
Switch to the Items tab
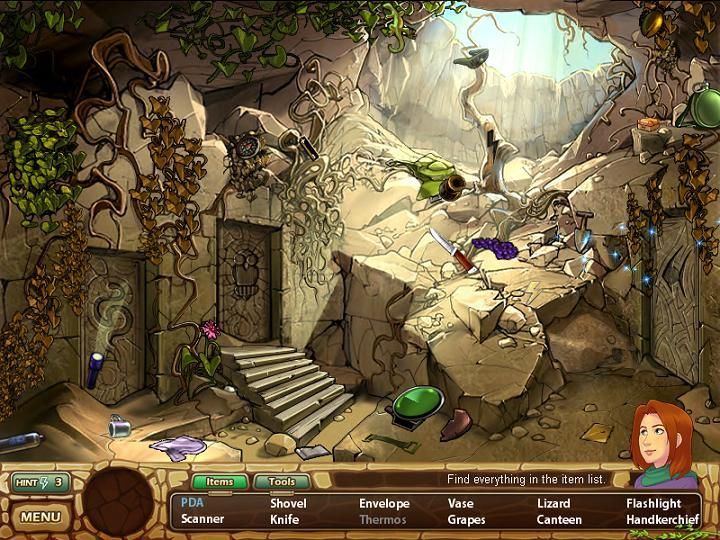(x=219, y=482)
